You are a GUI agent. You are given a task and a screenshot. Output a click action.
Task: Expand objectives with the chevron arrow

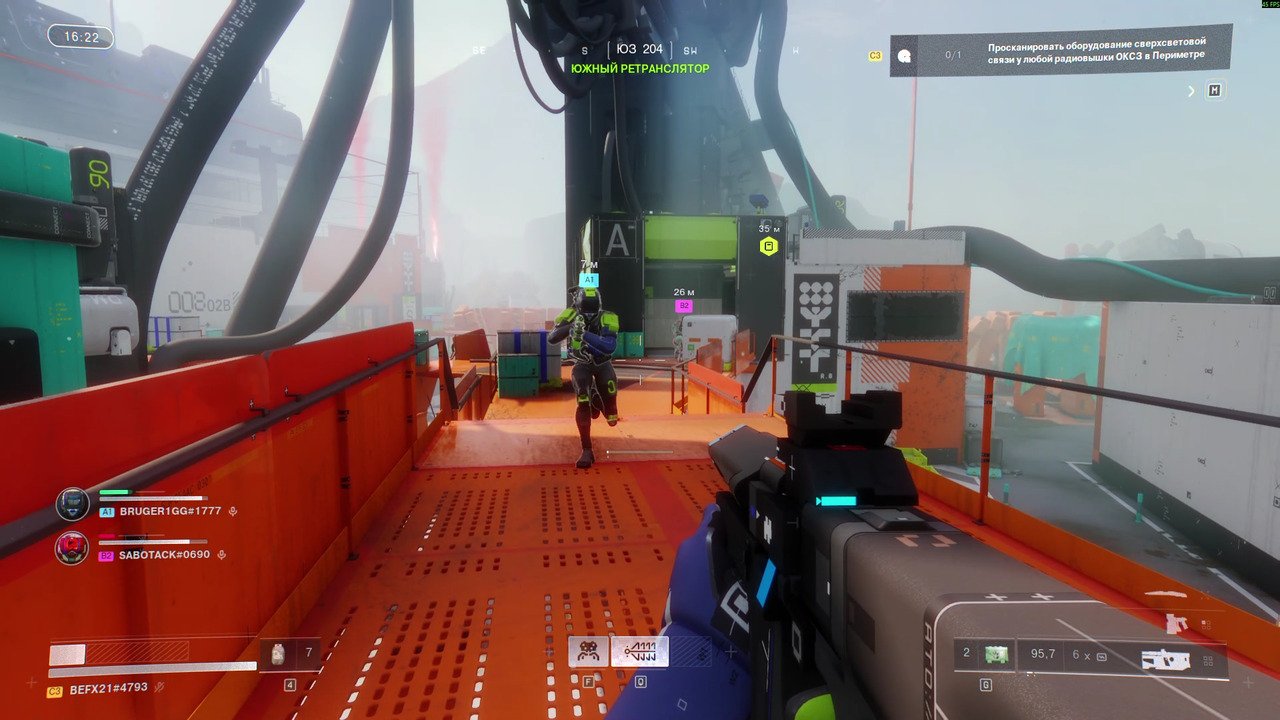coord(1191,91)
